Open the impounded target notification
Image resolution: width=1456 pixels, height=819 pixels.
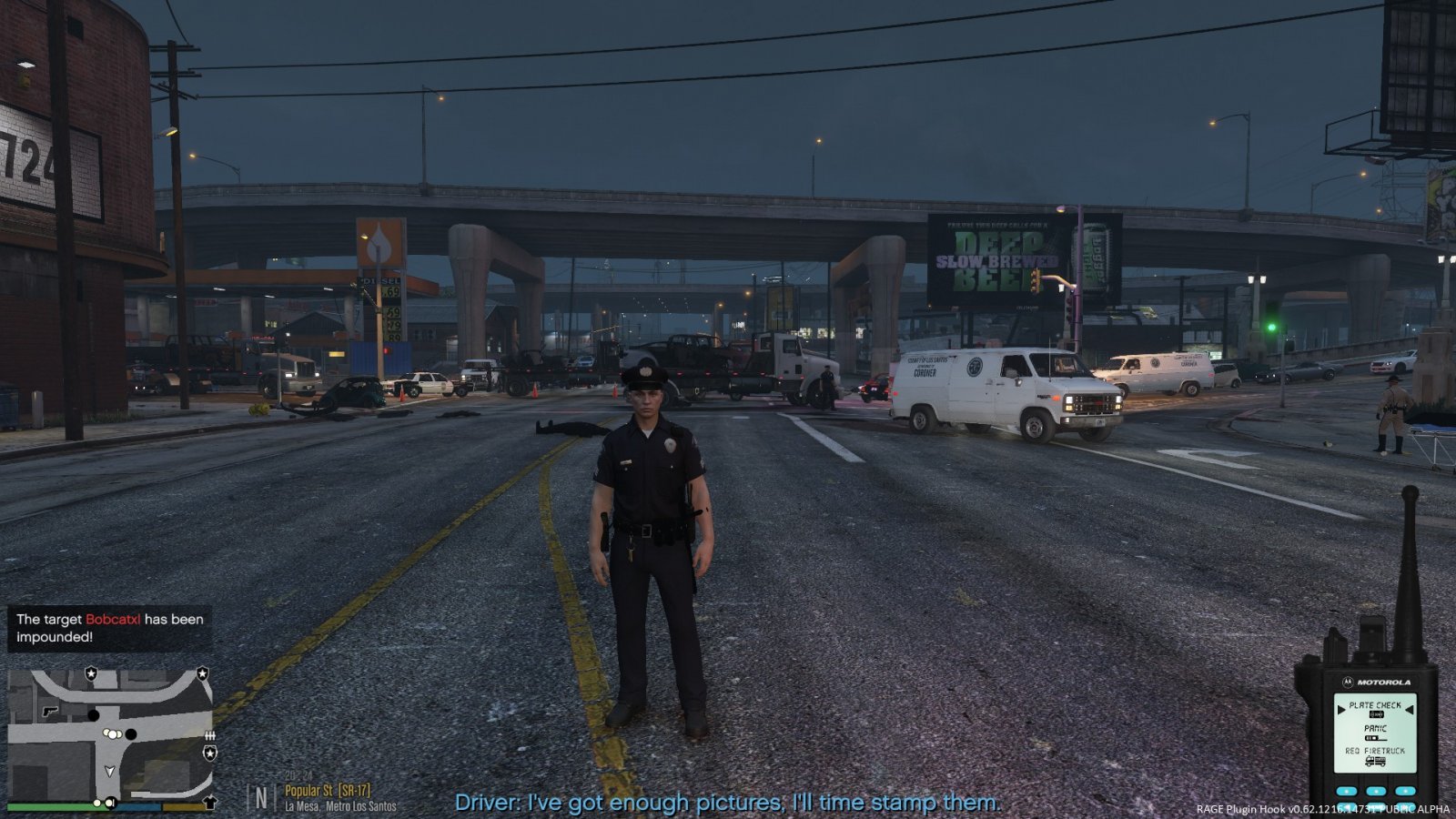[x=109, y=628]
